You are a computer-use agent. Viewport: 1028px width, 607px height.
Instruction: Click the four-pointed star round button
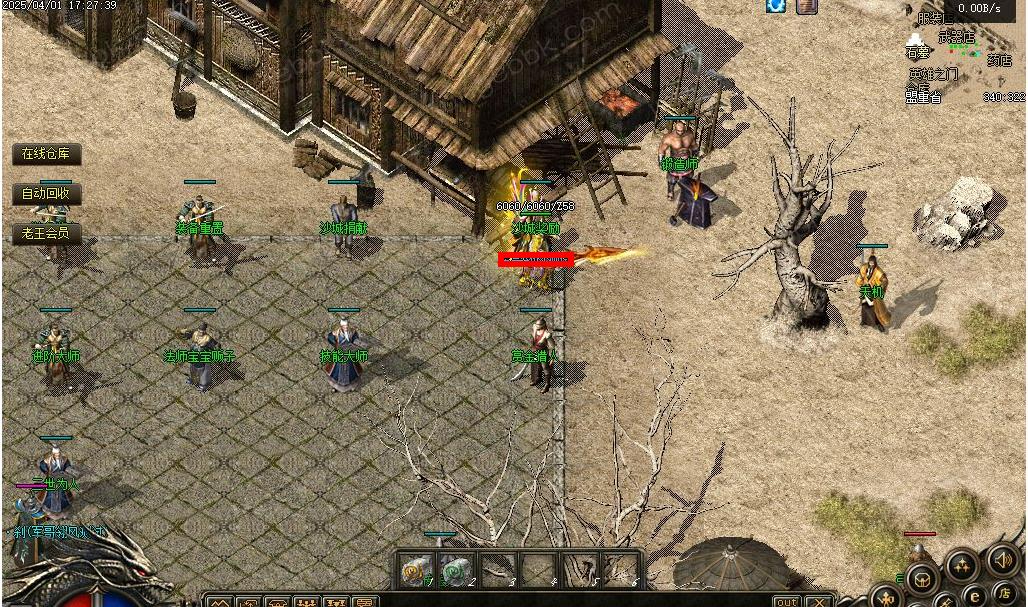pyautogui.click(x=961, y=566)
